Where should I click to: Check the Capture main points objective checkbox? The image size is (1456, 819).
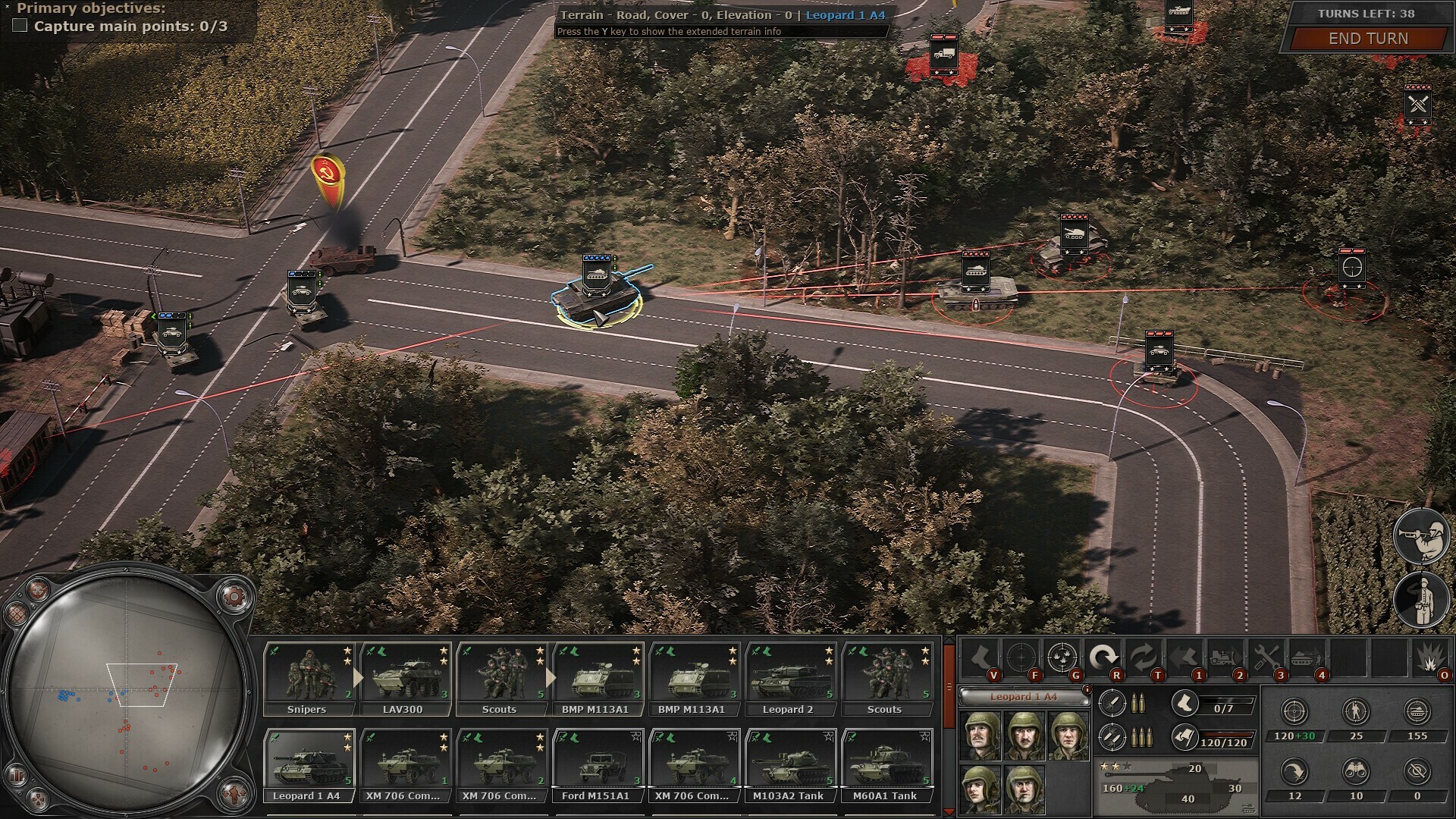(18, 25)
